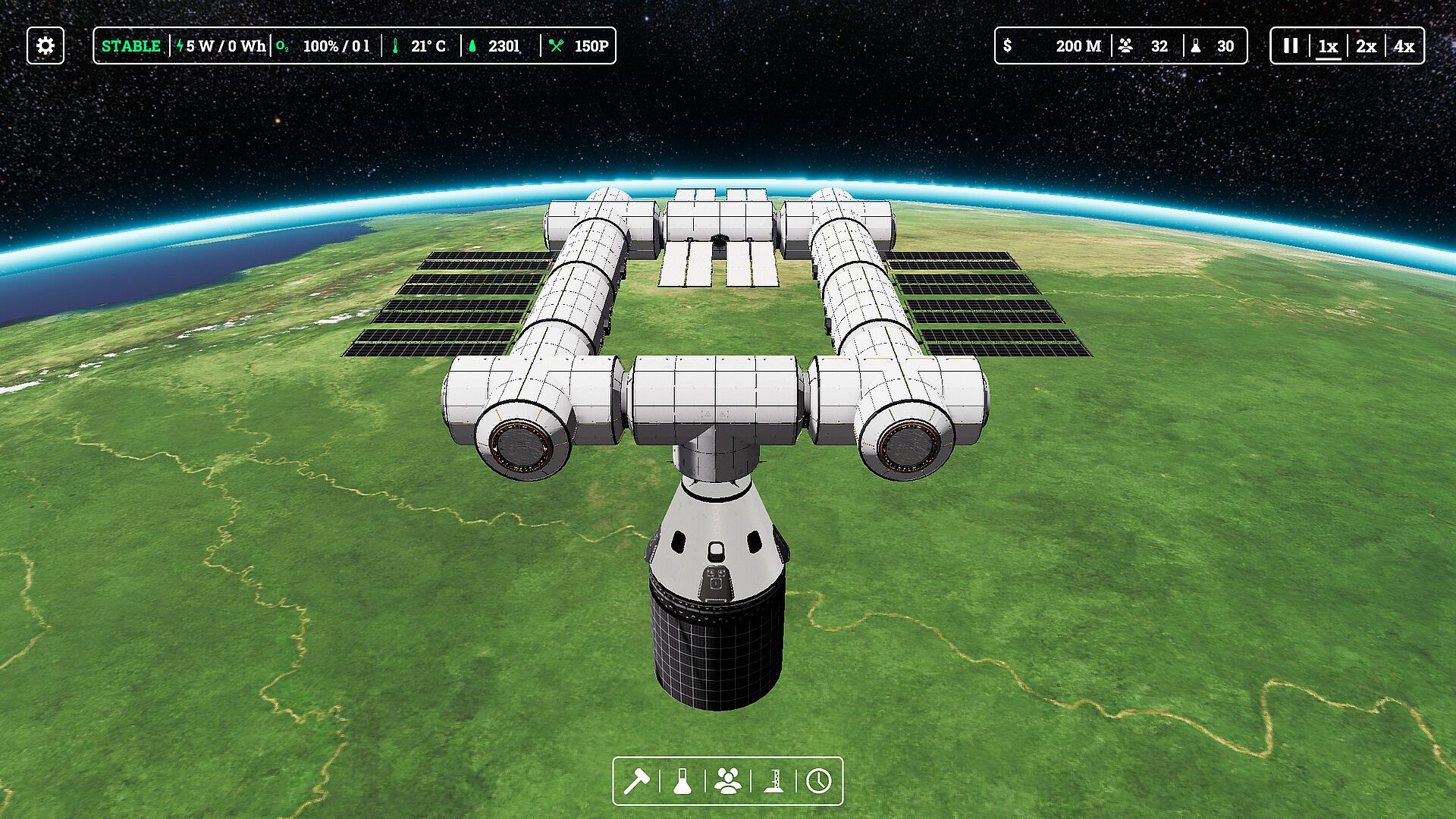This screenshot has height=819, width=1456.
Task: Switch game speed to 4x
Action: pyautogui.click(x=1404, y=46)
